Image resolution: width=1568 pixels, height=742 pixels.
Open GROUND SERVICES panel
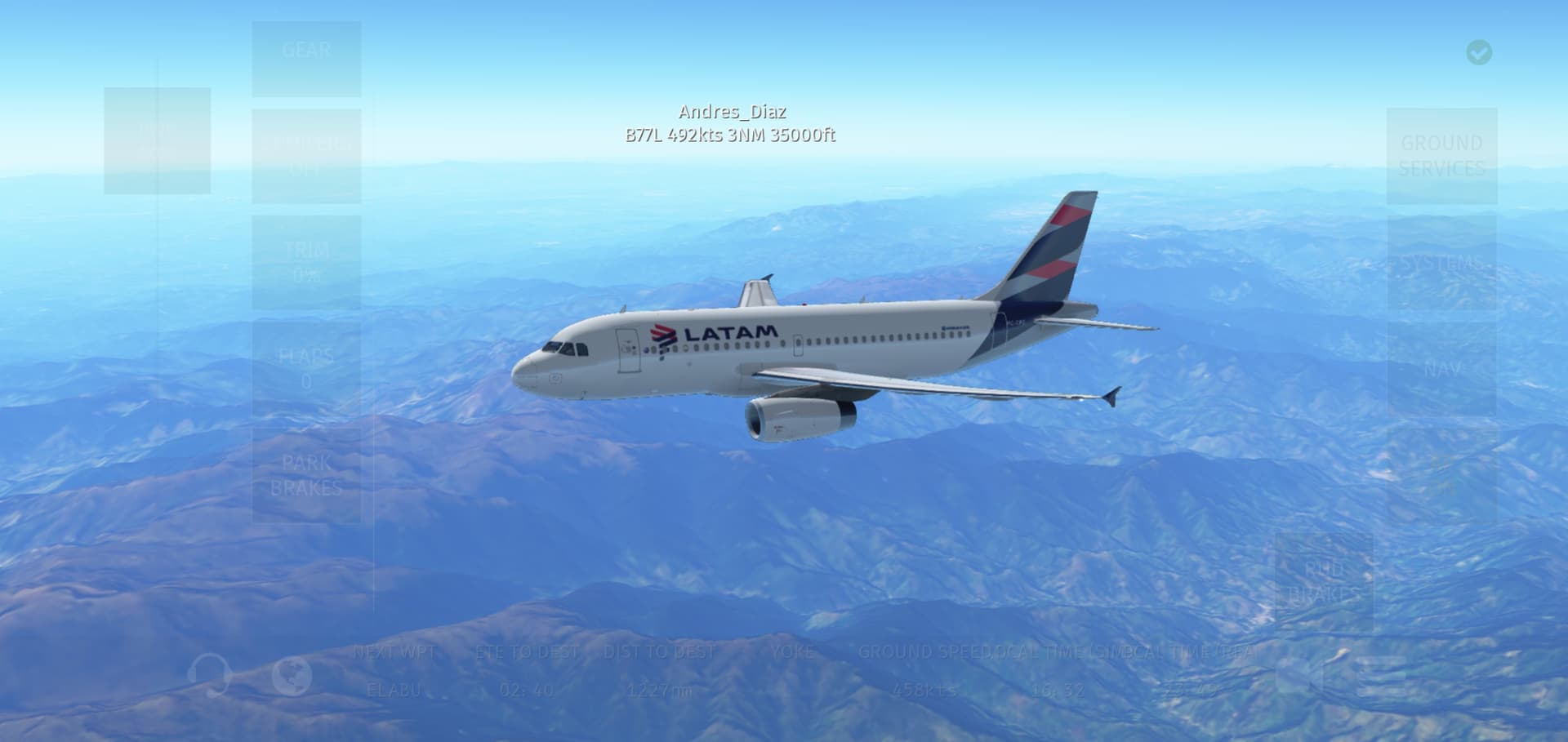tap(1441, 155)
